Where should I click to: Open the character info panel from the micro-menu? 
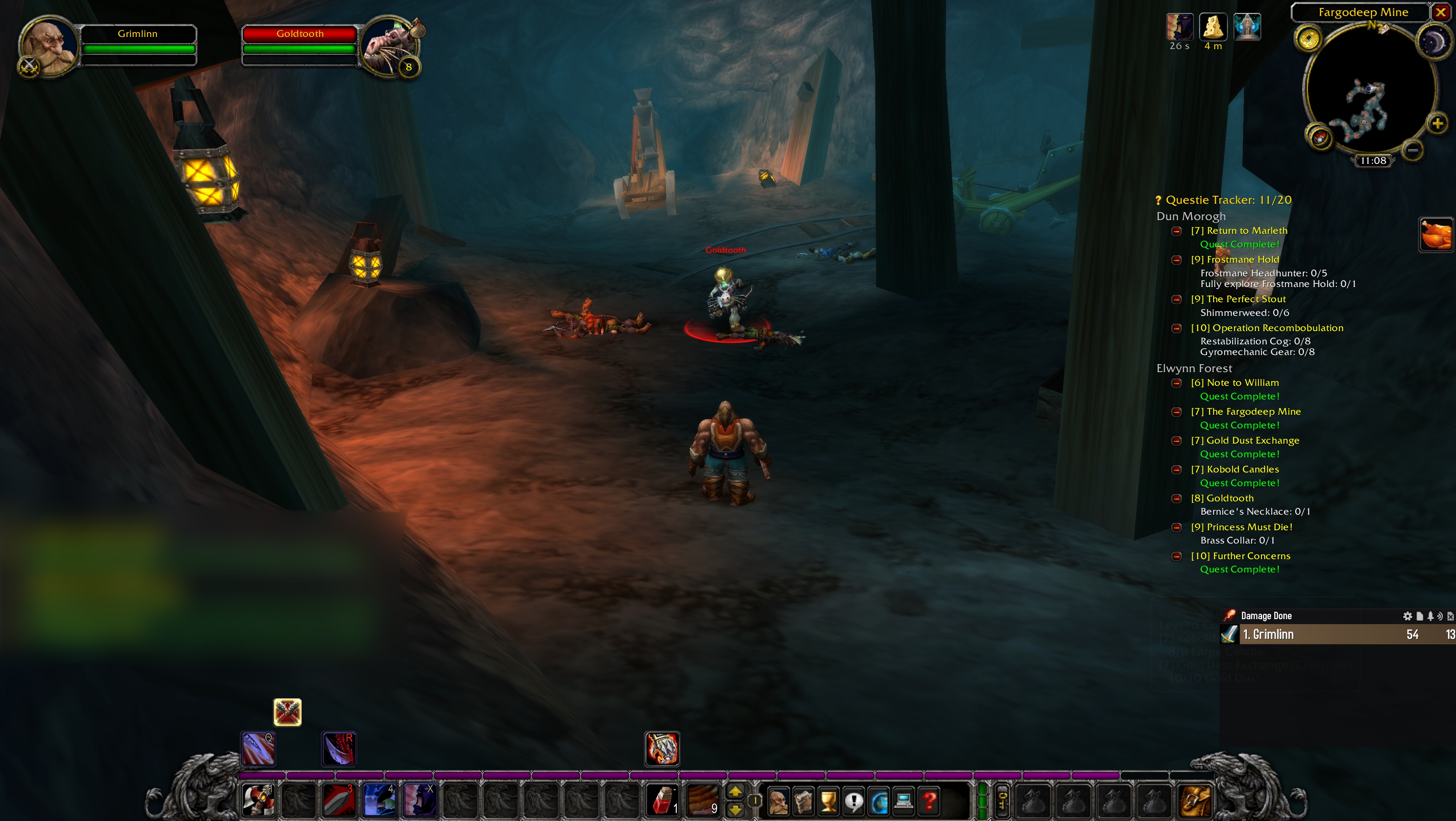(779, 801)
